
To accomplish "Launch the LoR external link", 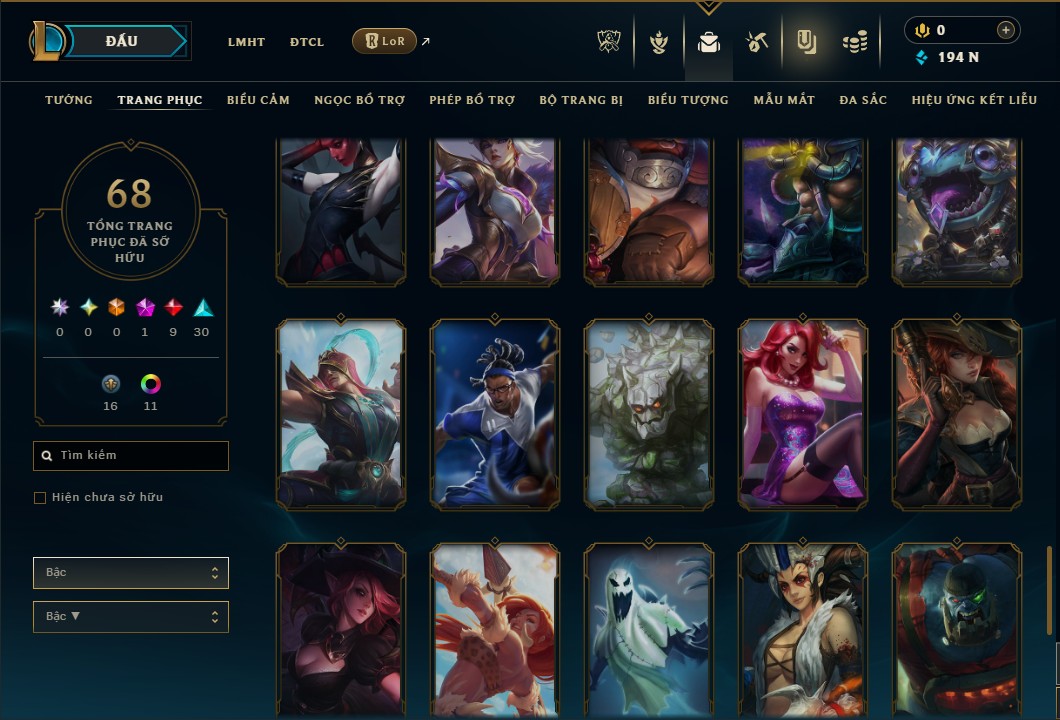I will 385,41.
